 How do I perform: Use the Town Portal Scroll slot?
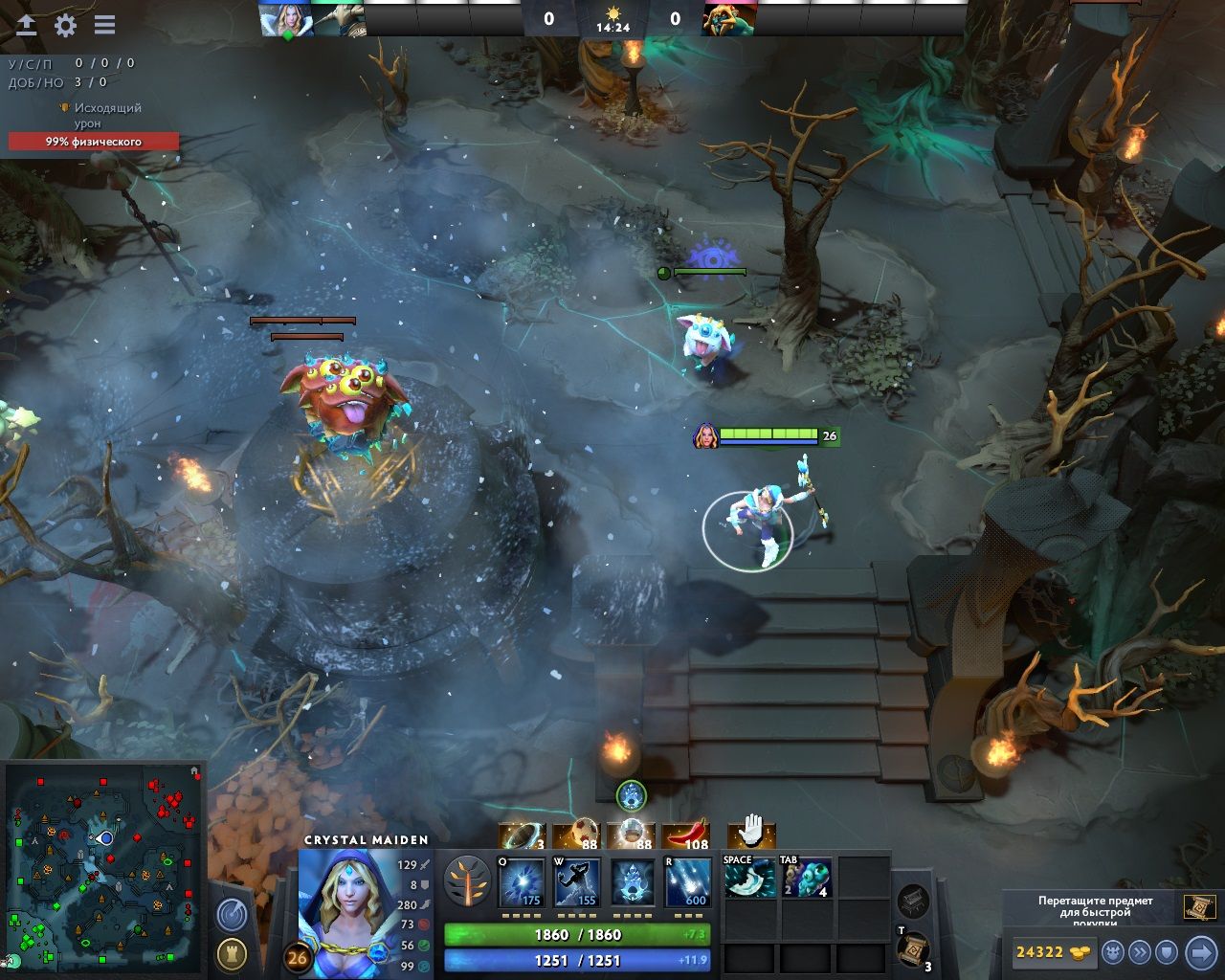[914, 950]
